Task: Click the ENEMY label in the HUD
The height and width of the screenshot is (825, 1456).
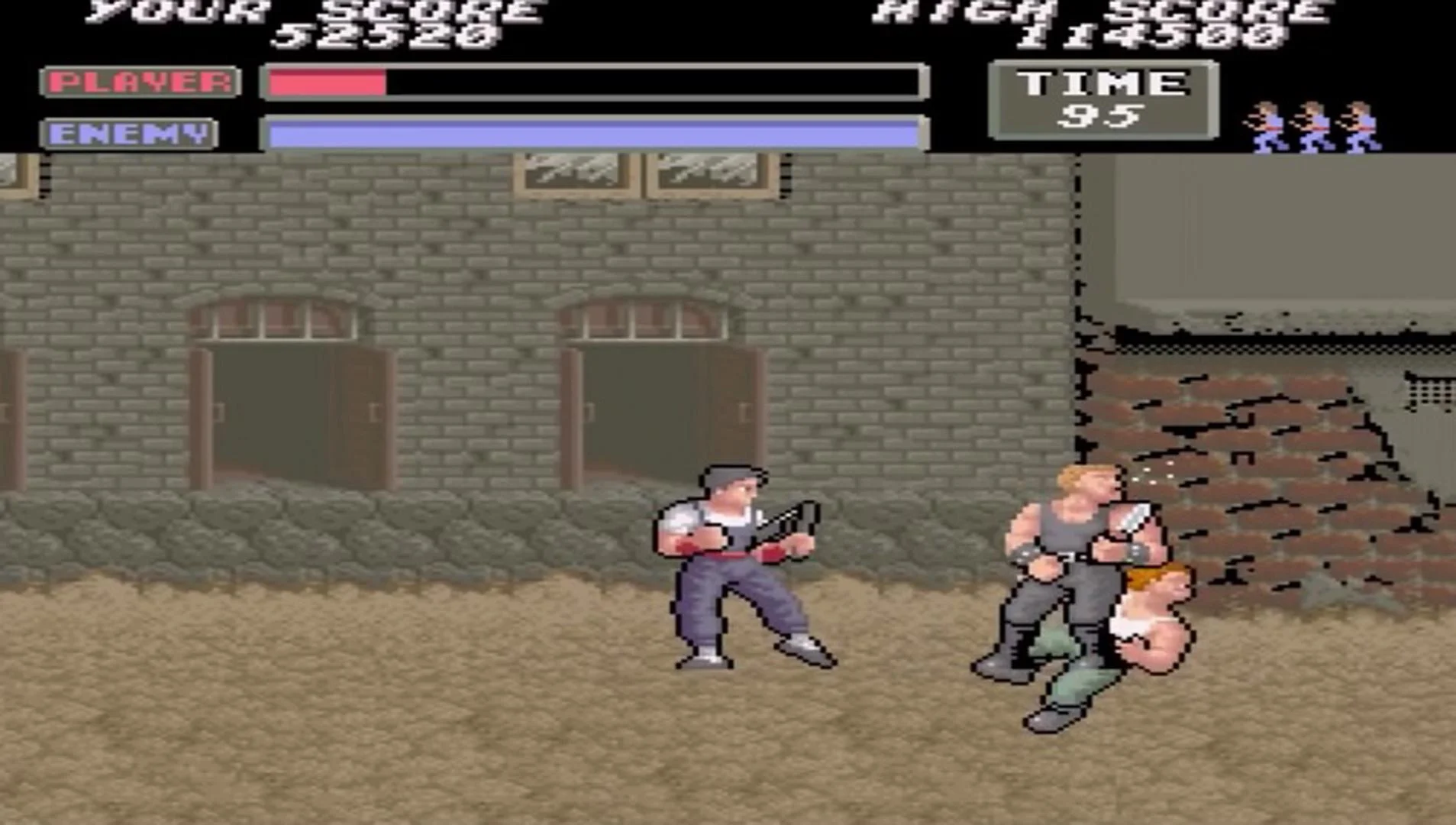Action: pyautogui.click(x=130, y=131)
